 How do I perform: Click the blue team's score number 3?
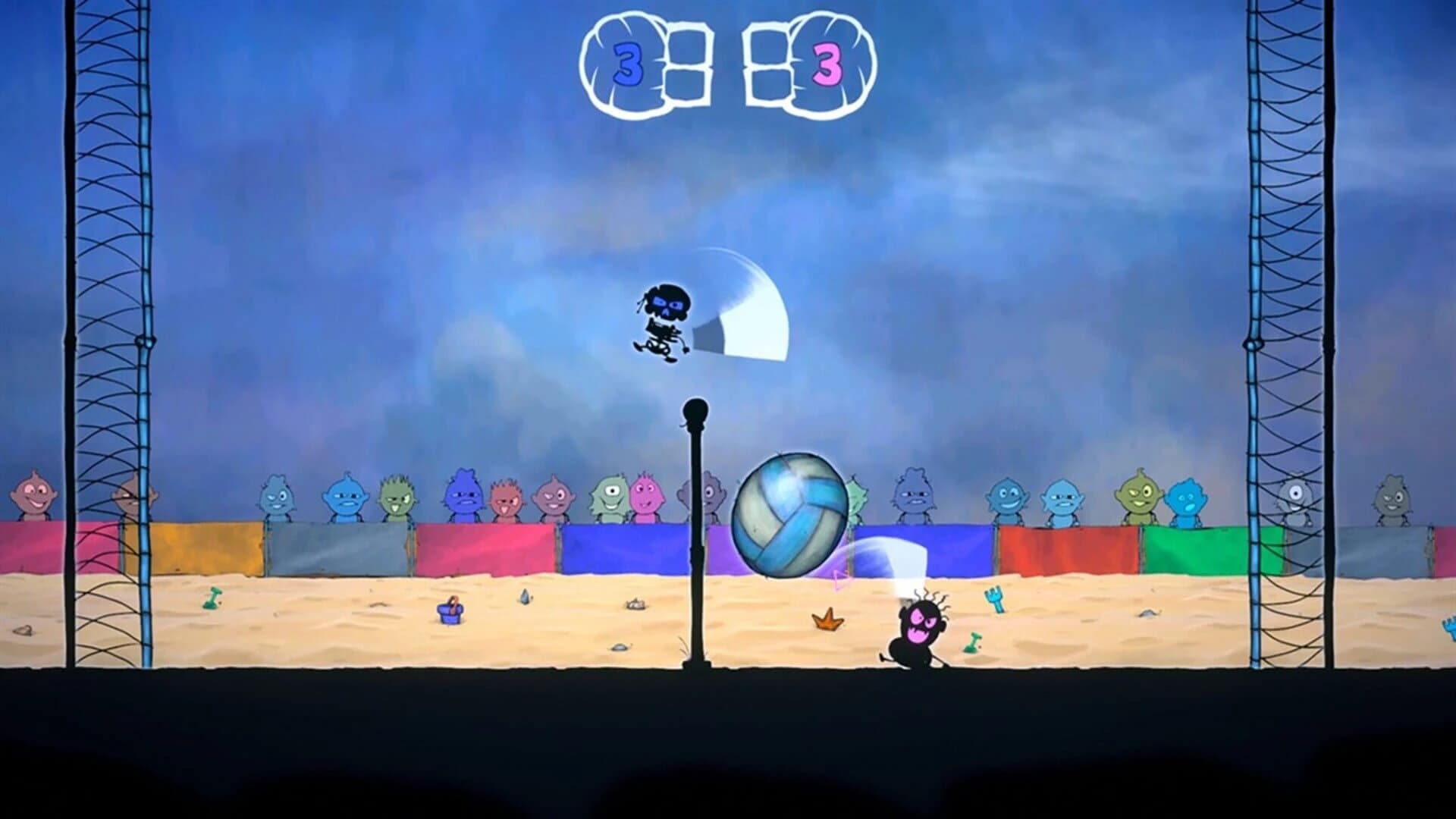(627, 64)
